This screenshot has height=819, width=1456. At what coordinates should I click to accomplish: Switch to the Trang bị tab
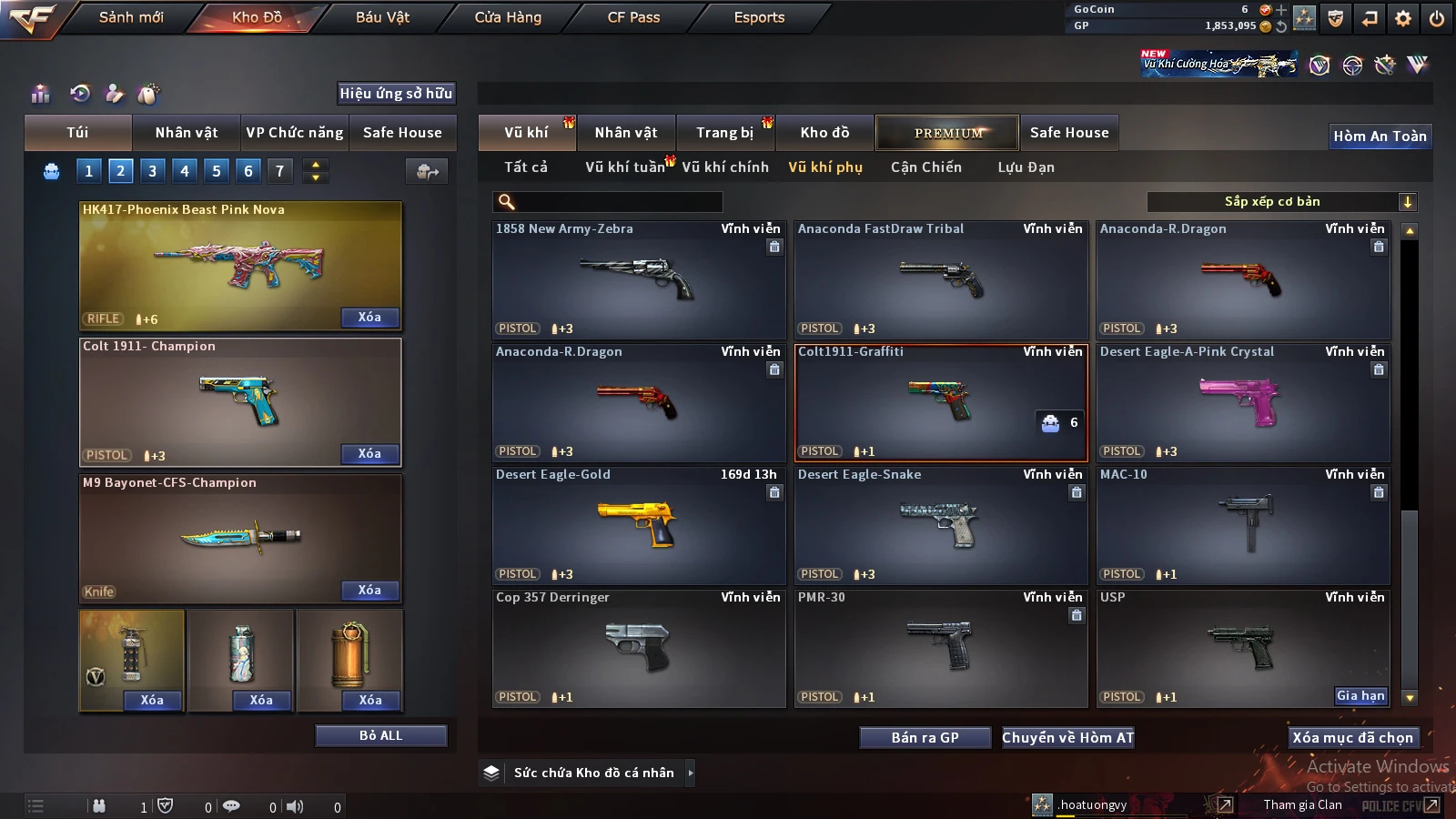(x=724, y=133)
